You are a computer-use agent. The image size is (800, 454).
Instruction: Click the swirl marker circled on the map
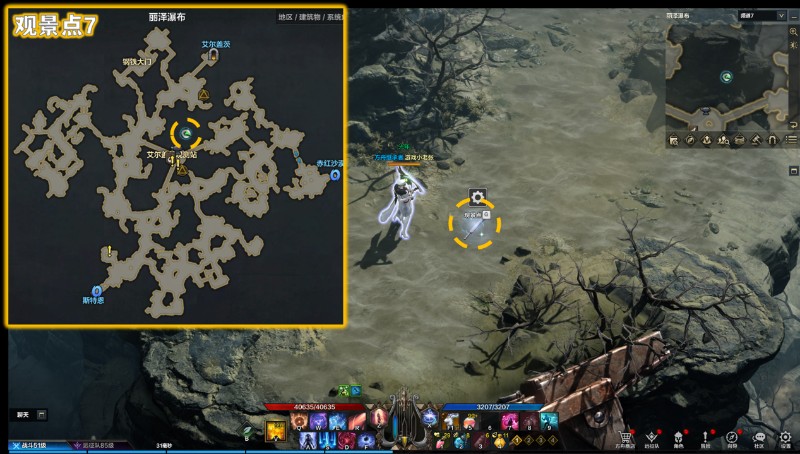pyautogui.click(x=186, y=132)
